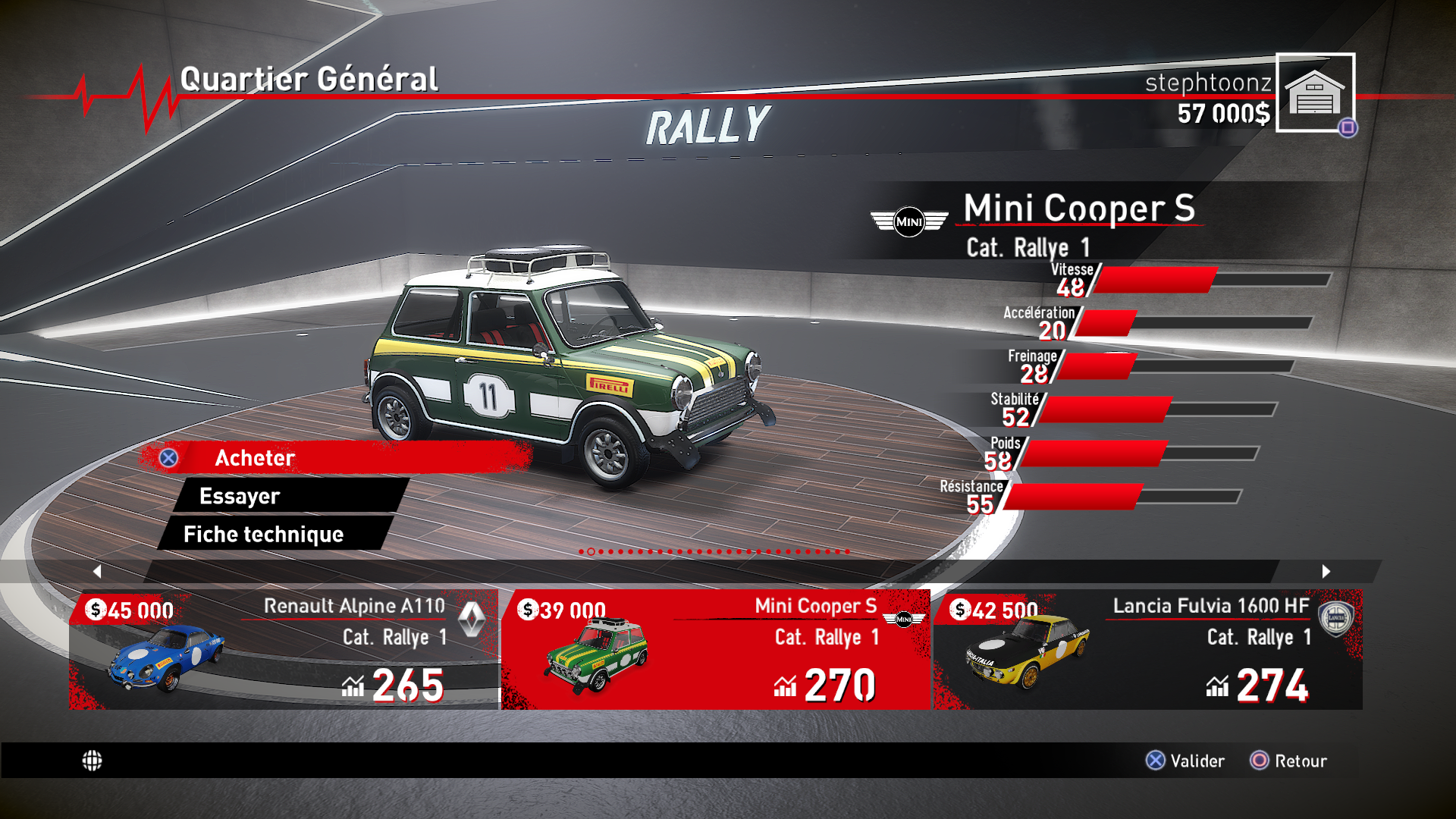
Task: Pick the Lancia Fulvia 1600 HF card
Action: tap(1147, 650)
